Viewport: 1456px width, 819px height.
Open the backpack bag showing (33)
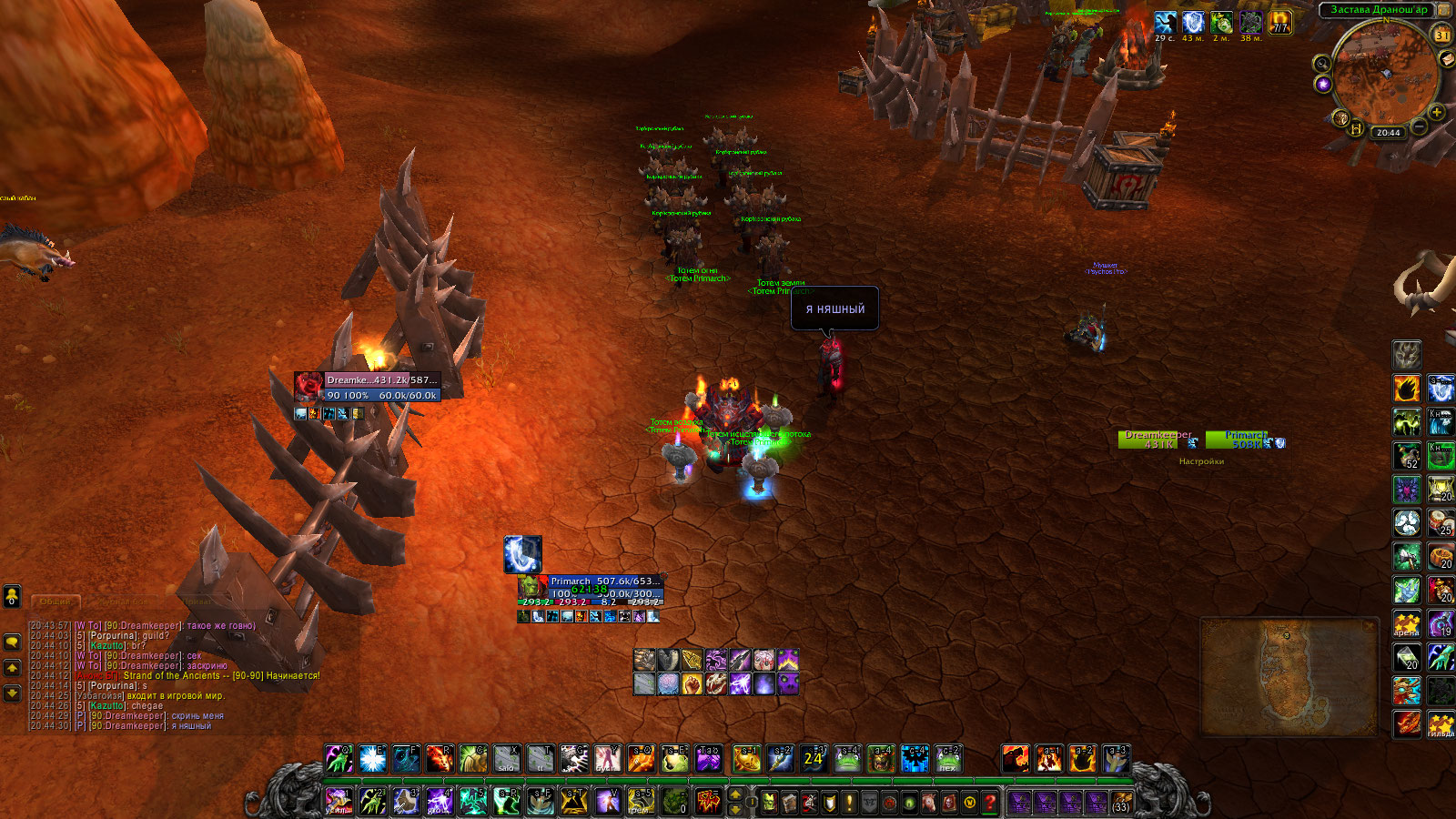coord(1120,803)
